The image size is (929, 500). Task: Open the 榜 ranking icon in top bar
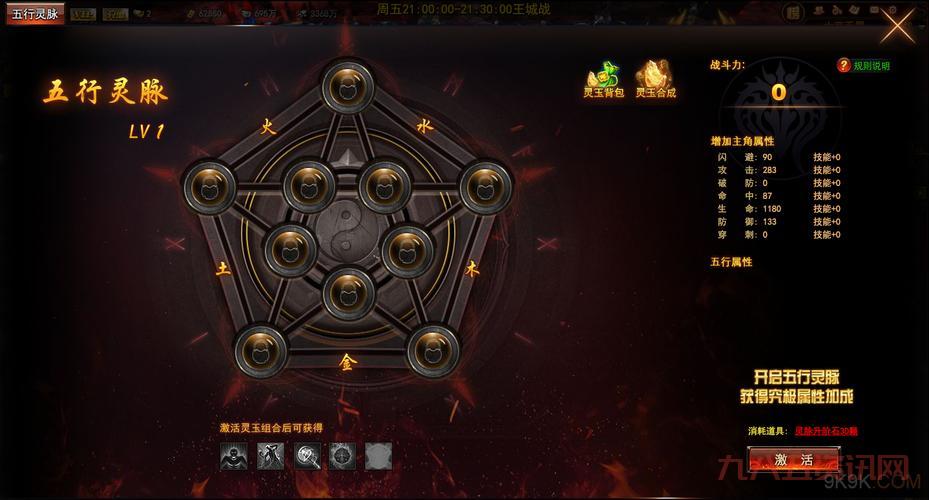793,12
